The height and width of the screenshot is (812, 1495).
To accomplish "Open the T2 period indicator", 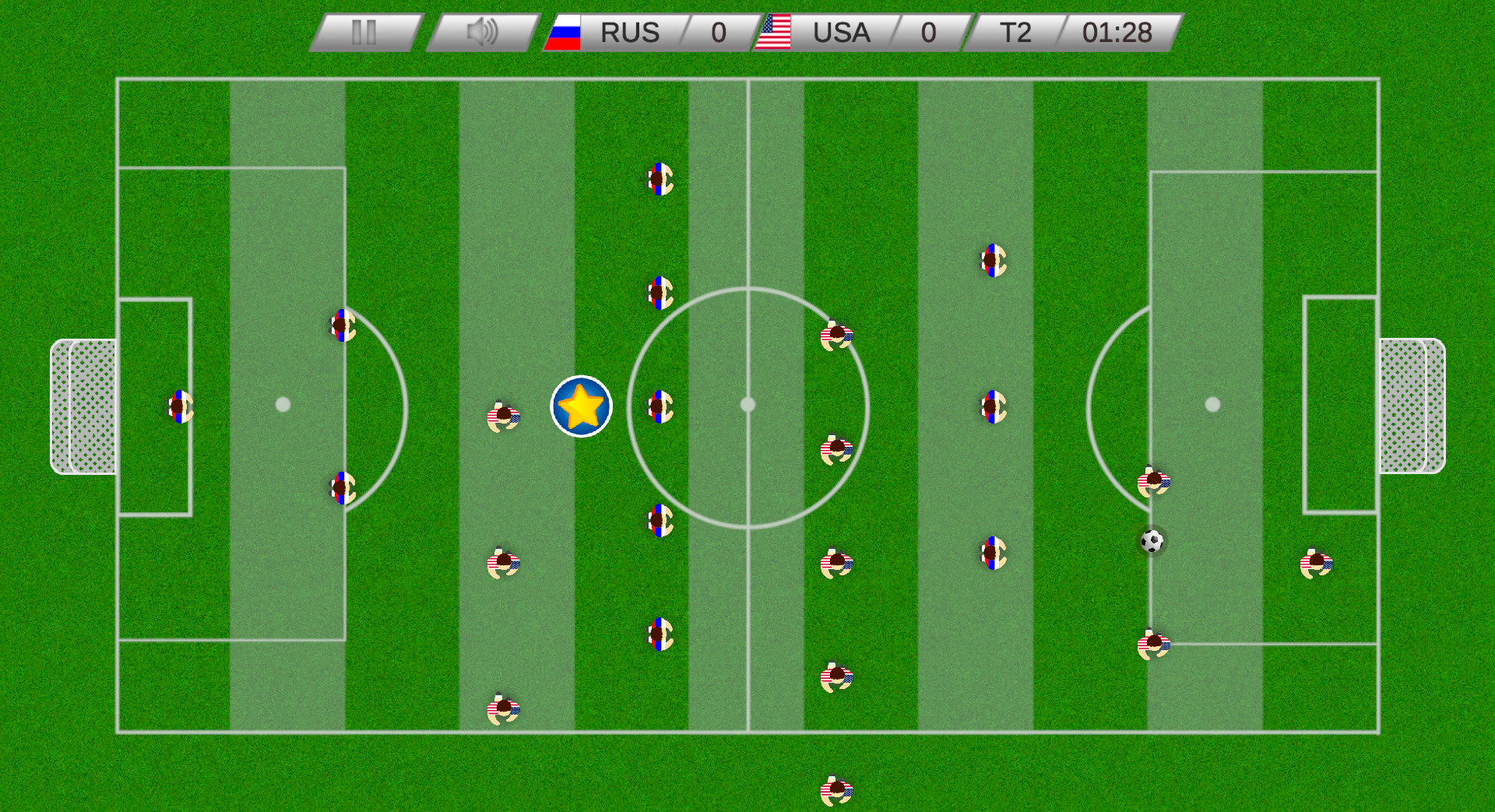I will click(1015, 33).
